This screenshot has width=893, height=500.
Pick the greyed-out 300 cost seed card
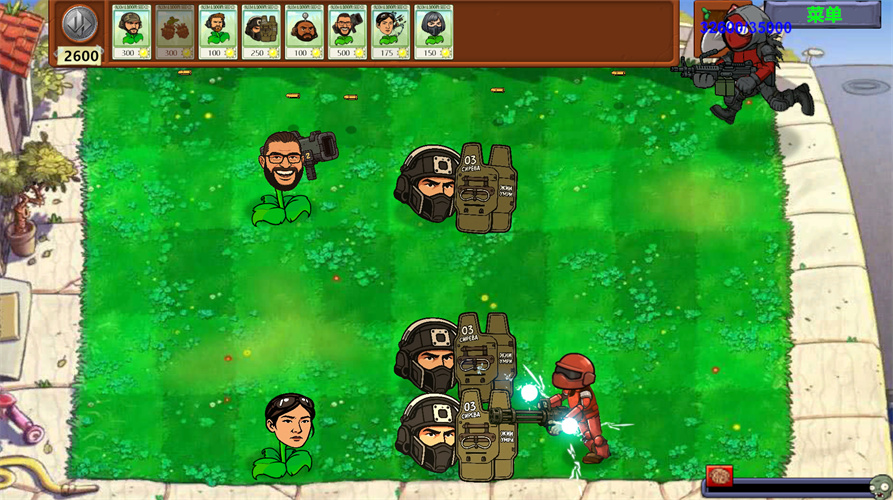[x=174, y=33]
